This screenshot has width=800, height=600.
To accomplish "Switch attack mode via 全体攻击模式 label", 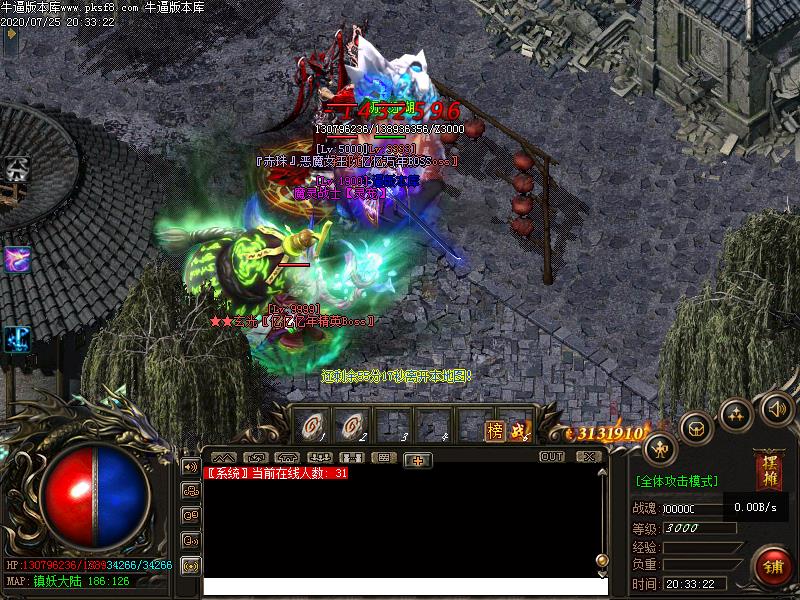I will (677, 481).
